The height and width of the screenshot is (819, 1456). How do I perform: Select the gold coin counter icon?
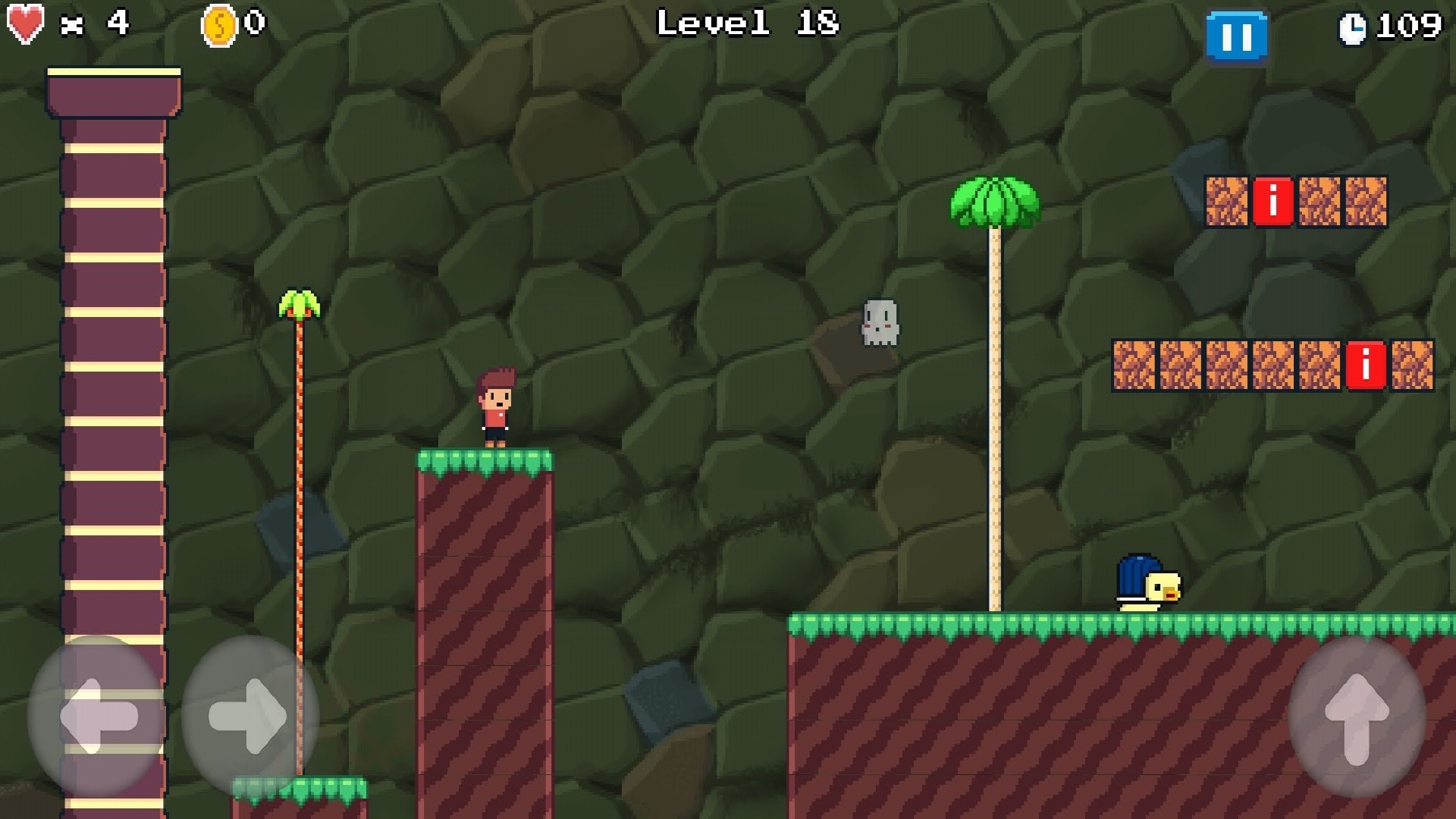pyautogui.click(x=218, y=23)
